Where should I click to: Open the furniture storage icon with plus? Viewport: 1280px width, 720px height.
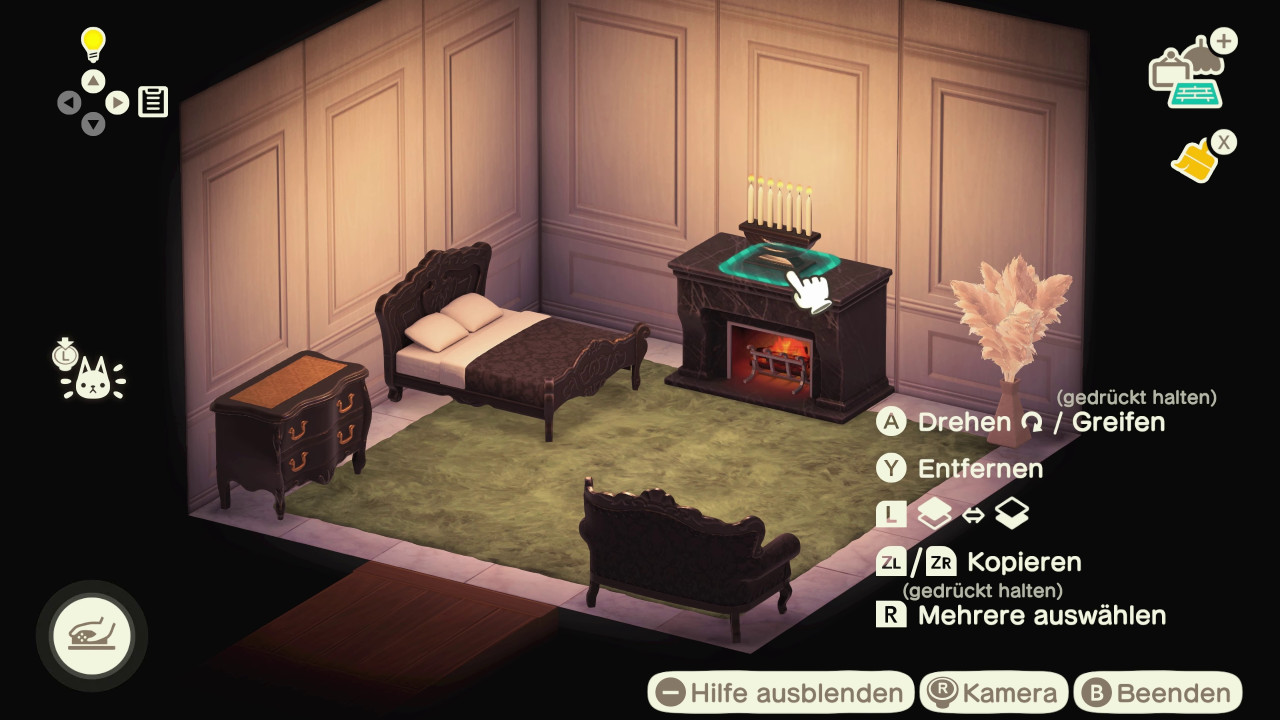coord(1189,73)
